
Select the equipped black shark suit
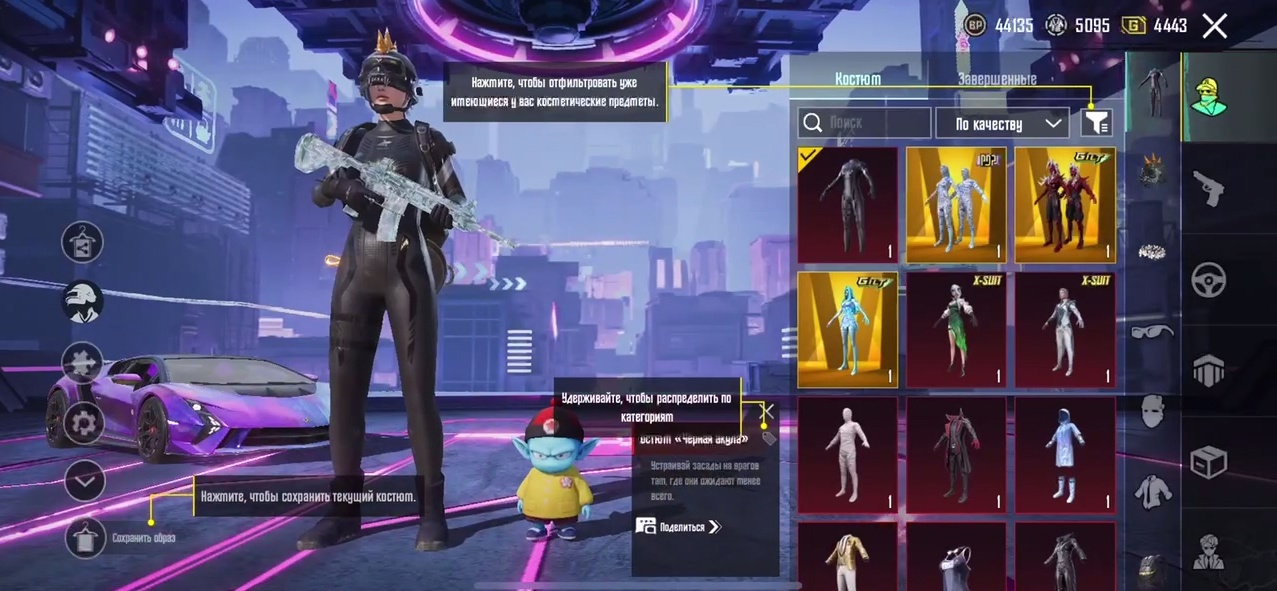pyautogui.click(x=848, y=205)
